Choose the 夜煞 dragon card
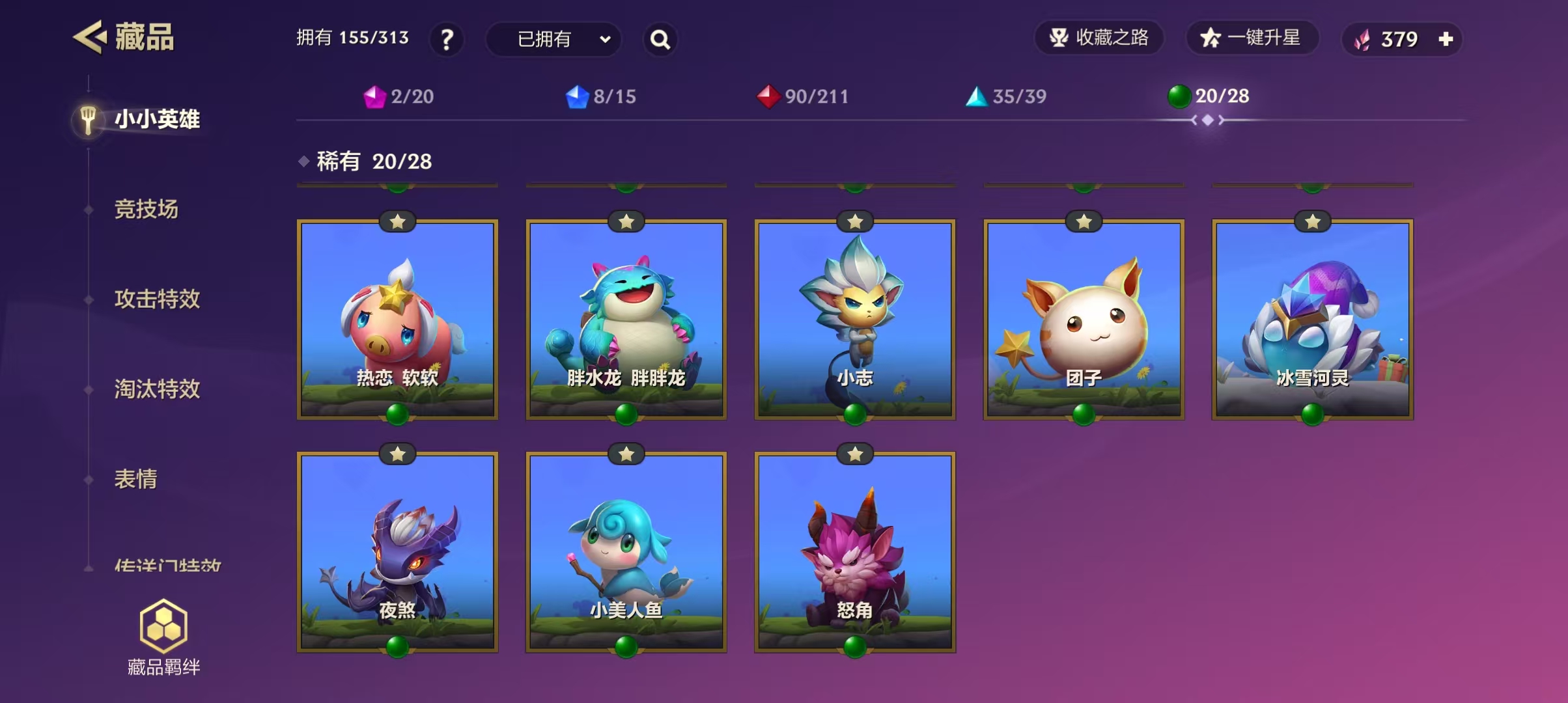 (397, 552)
